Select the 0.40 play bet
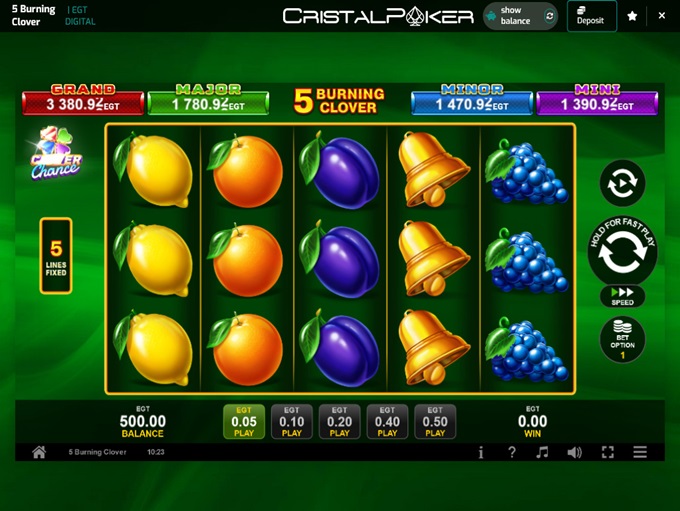Viewport: 680px width, 511px height. [x=387, y=422]
